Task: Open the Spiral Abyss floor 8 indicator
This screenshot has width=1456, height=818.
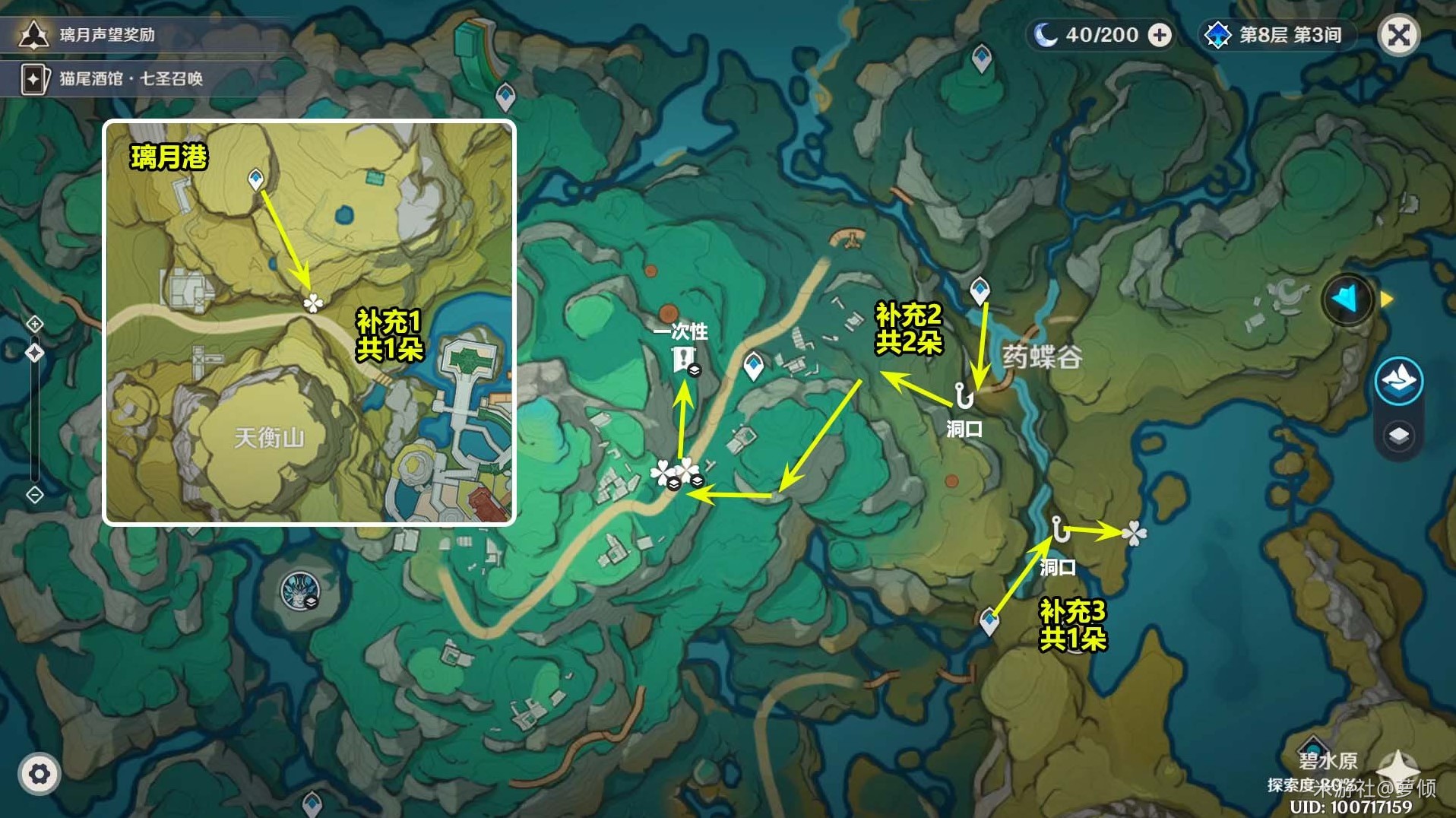Action: pos(1276,35)
